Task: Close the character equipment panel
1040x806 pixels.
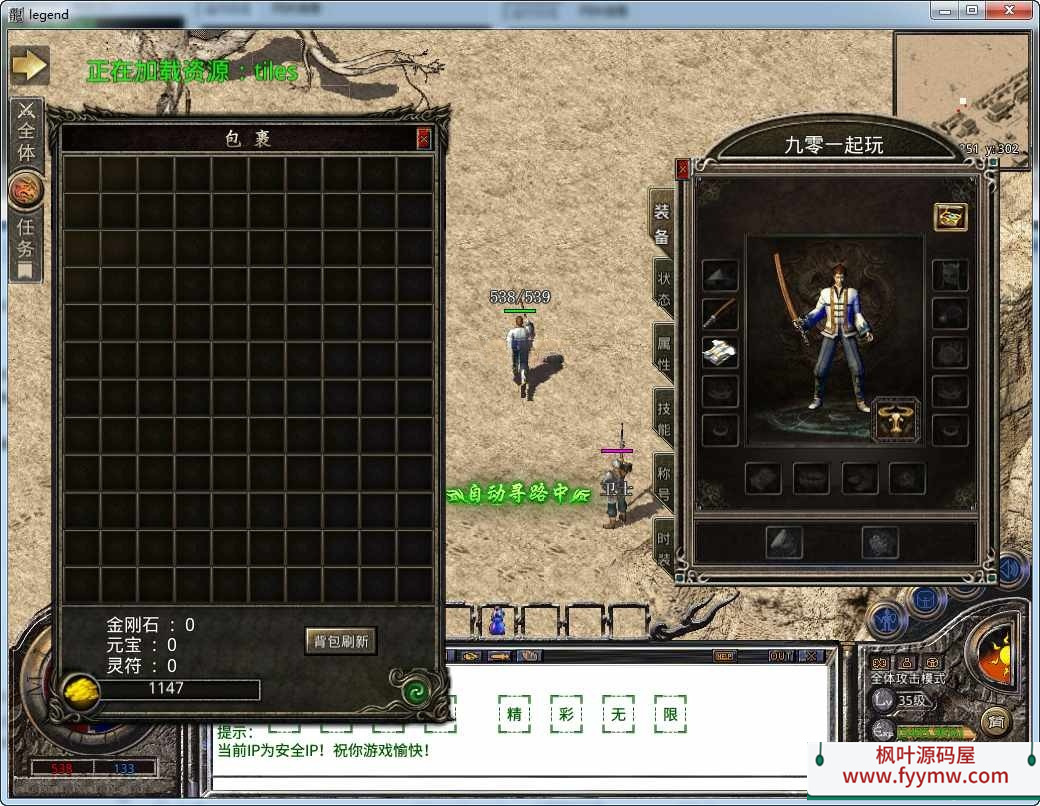Action: tap(683, 170)
